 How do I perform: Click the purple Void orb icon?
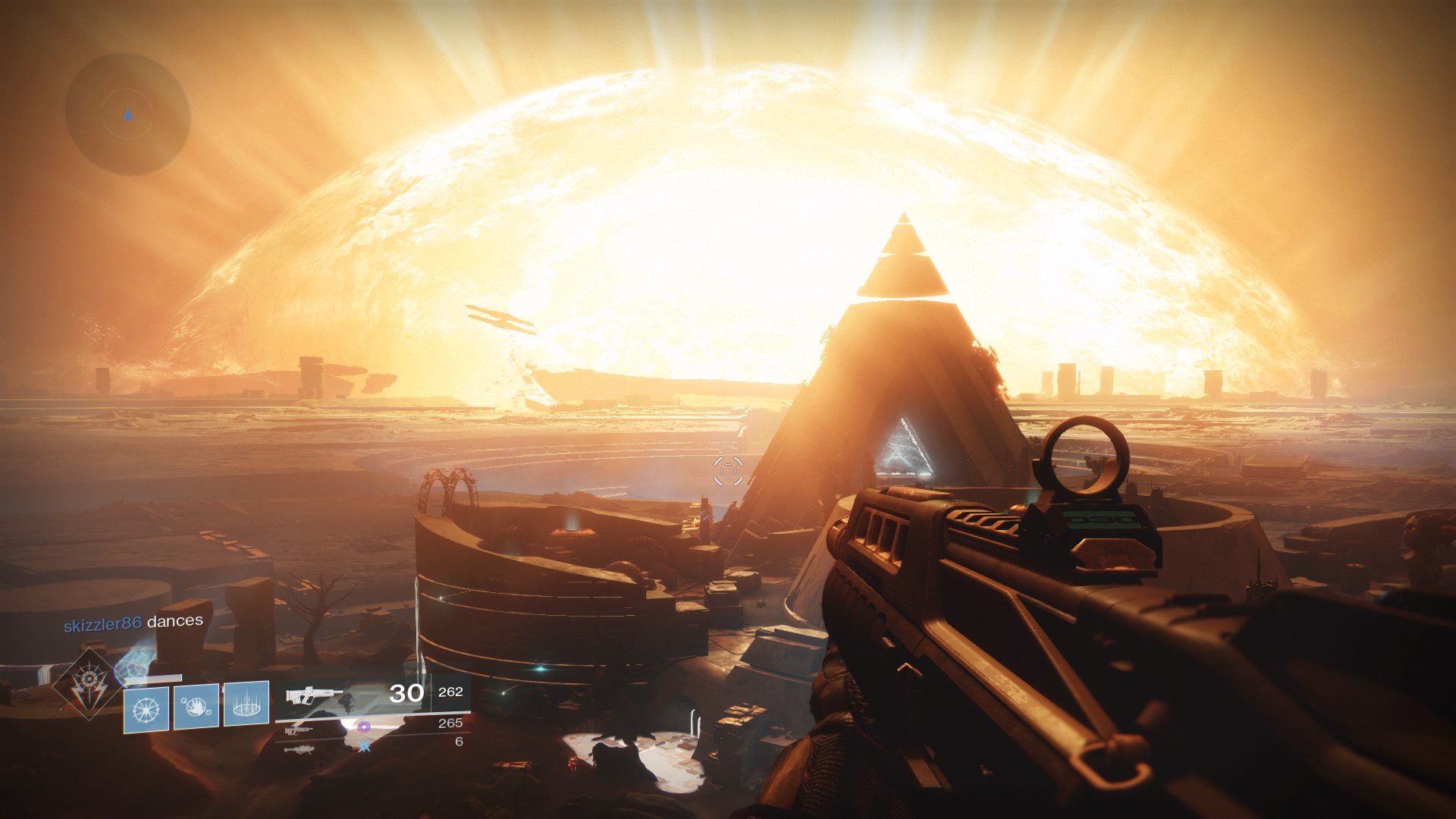tap(362, 726)
